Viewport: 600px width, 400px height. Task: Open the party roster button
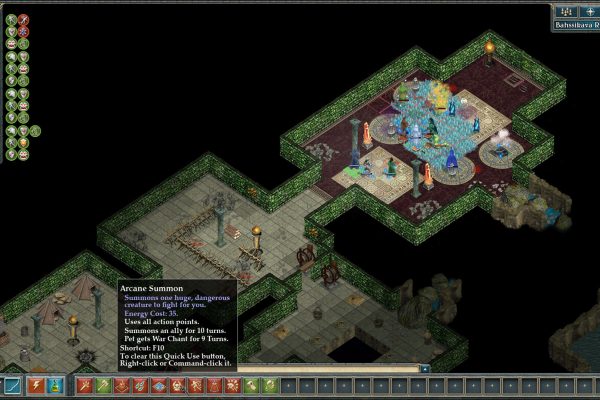(x=565, y=11)
